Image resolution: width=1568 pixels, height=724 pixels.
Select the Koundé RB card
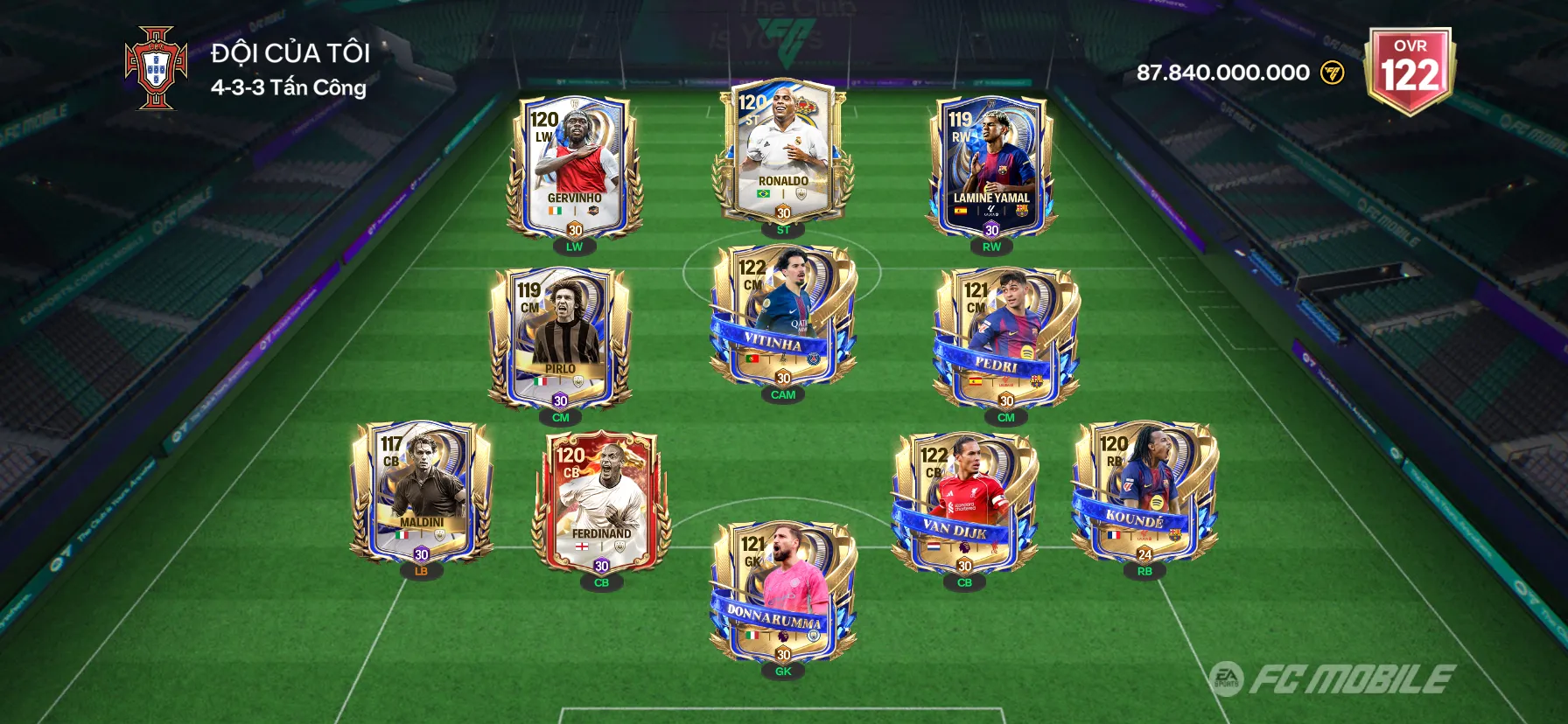pyautogui.click(x=1144, y=492)
